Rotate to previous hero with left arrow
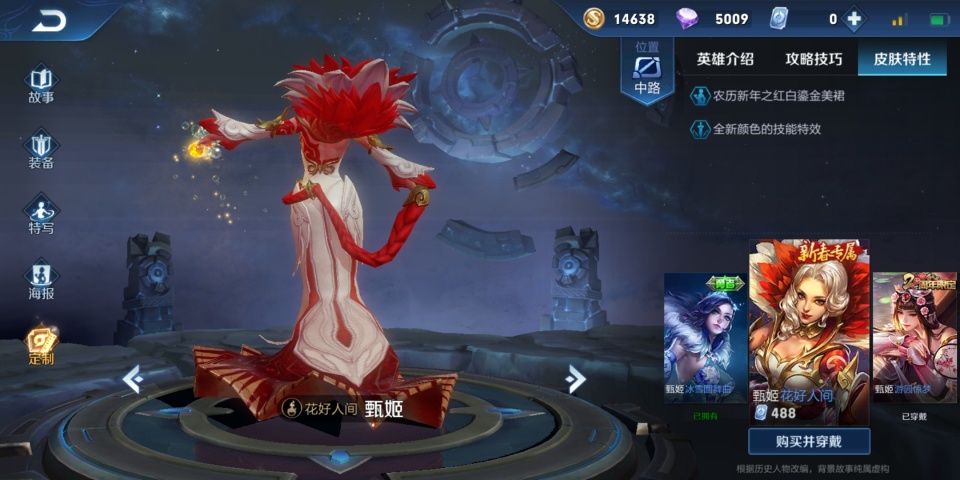This screenshot has width=960, height=480. pyautogui.click(x=131, y=379)
